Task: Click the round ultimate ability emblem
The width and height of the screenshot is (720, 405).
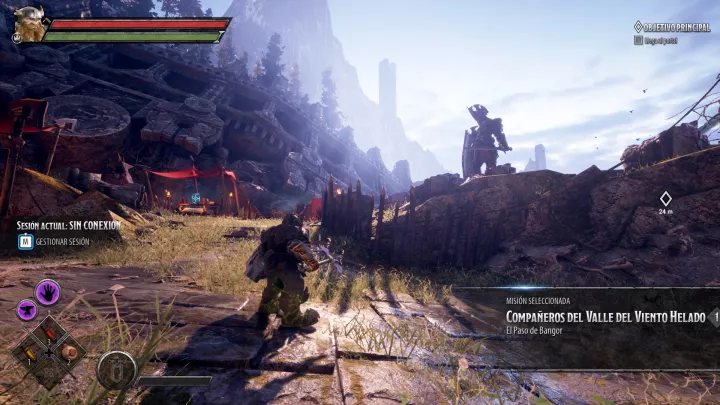Action: tap(117, 370)
